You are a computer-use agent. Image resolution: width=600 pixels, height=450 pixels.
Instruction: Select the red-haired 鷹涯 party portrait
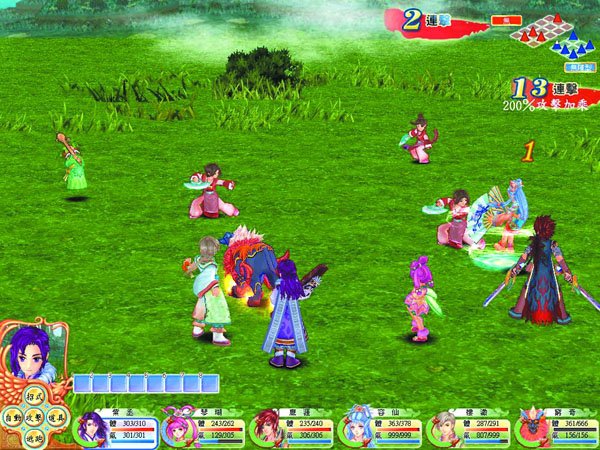pyautogui.click(x=267, y=427)
